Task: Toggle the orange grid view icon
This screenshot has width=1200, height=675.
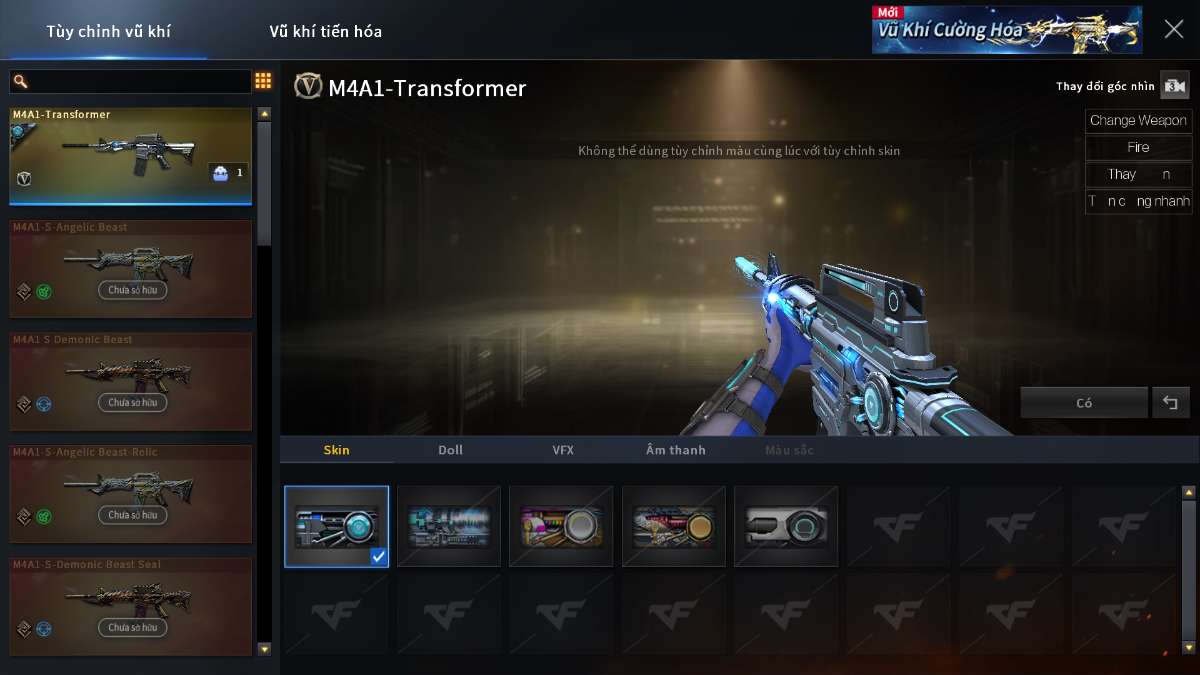Action: 263,81
